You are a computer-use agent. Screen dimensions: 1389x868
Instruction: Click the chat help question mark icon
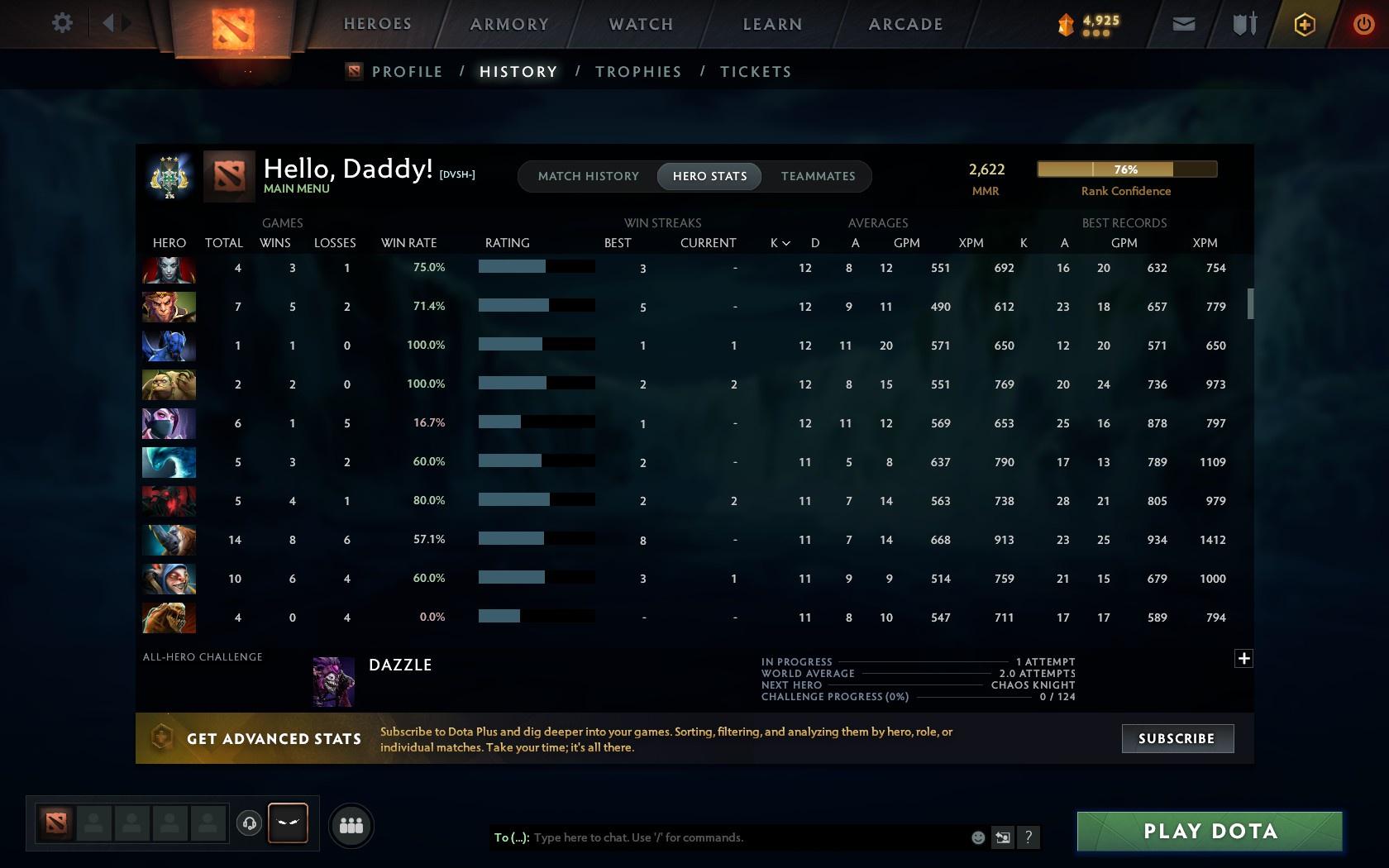(x=1028, y=837)
